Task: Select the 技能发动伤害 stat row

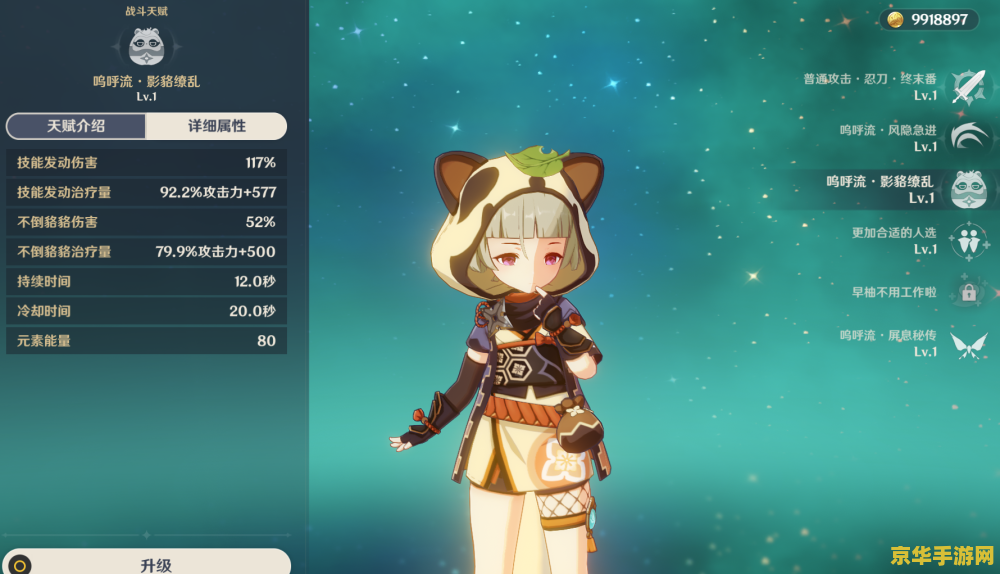Action: pyautogui.click(x=146, y=162)
